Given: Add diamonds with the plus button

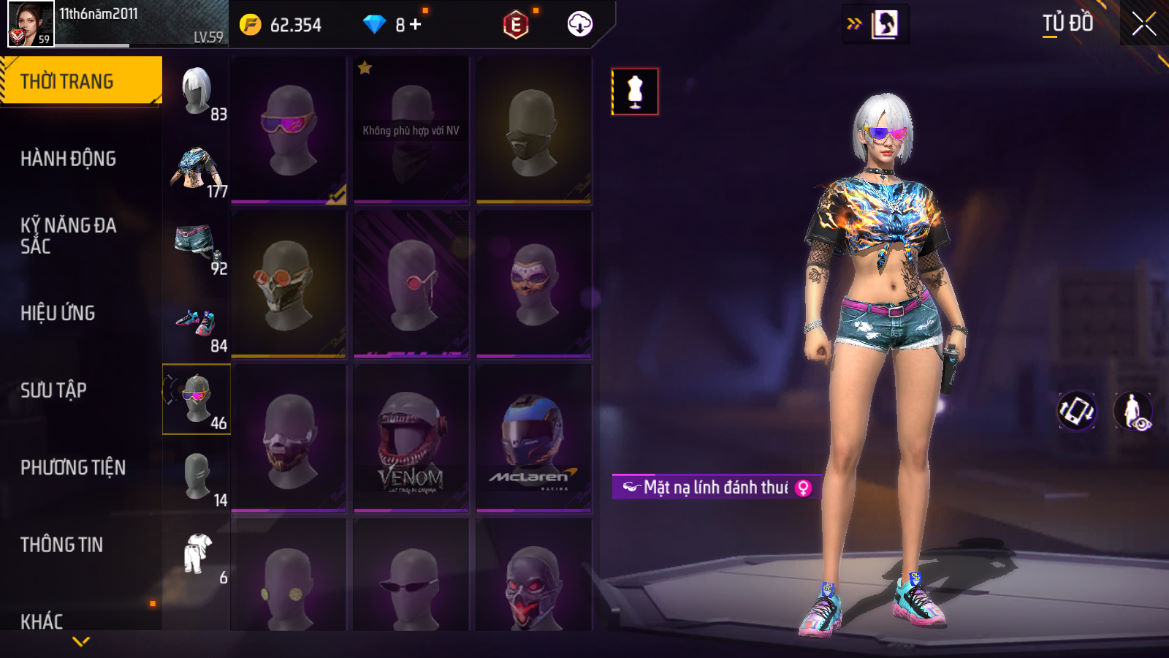Looking at the screenshot, I should pyautogui.click(x=415, y=25).
